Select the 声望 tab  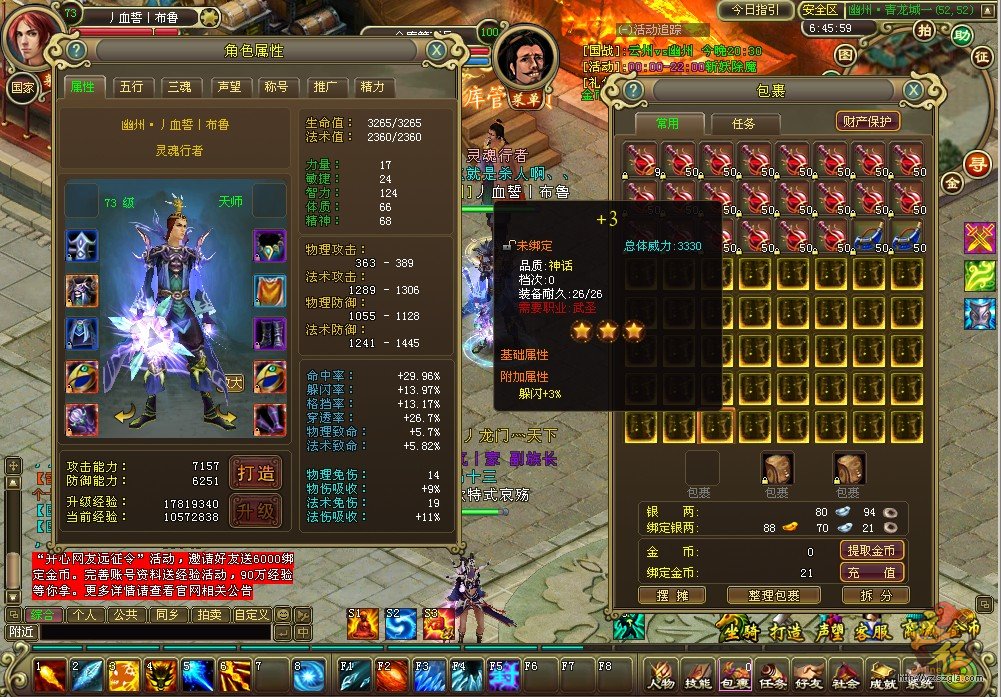point(228,87)
